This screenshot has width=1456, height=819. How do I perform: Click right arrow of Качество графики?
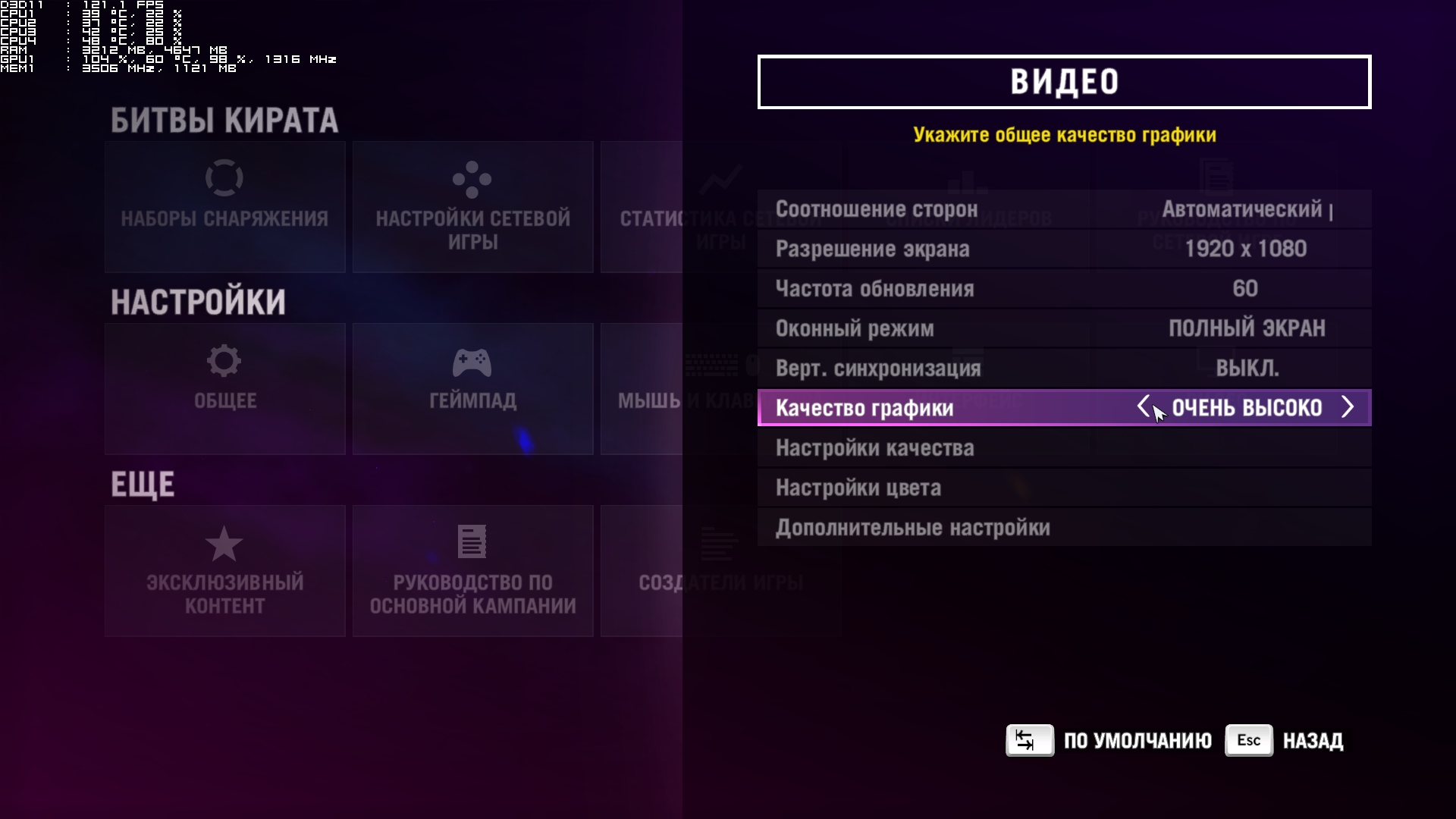[1348, 407]
